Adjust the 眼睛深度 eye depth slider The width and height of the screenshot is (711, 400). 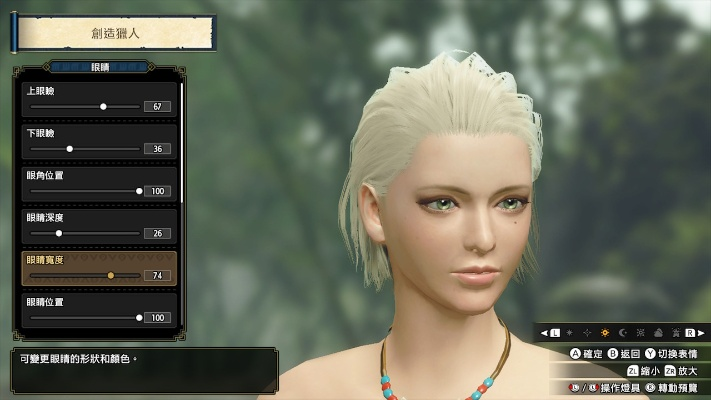coord(59,233)
